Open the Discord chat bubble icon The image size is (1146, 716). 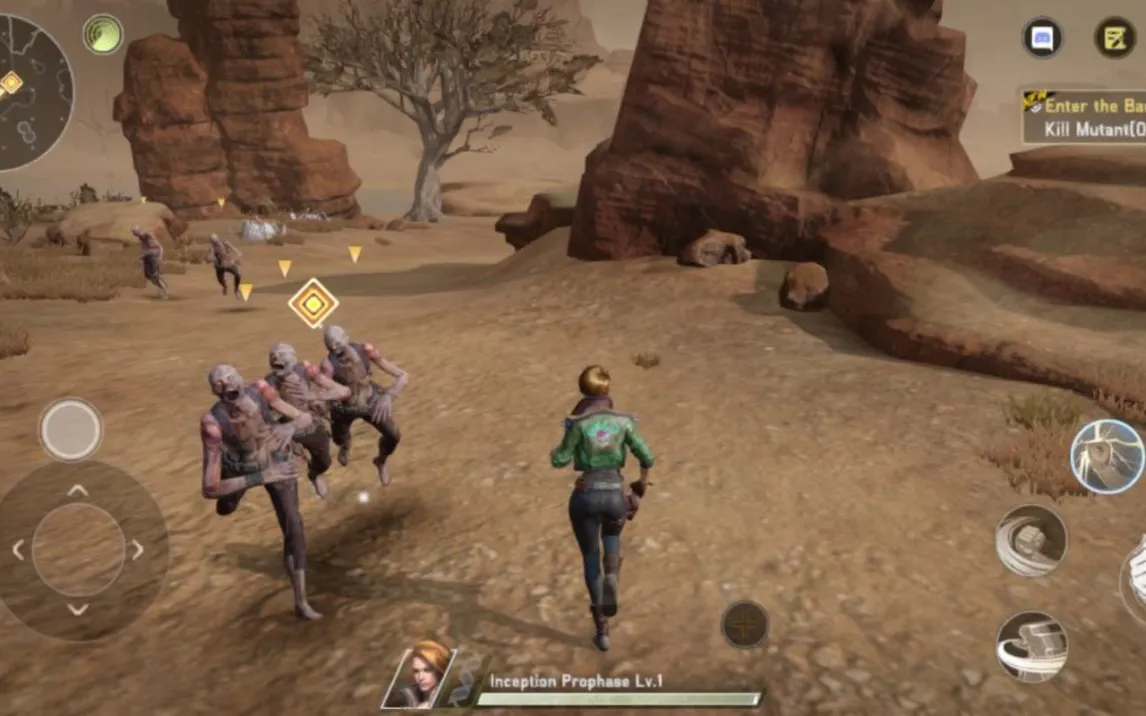(1042, 38)
